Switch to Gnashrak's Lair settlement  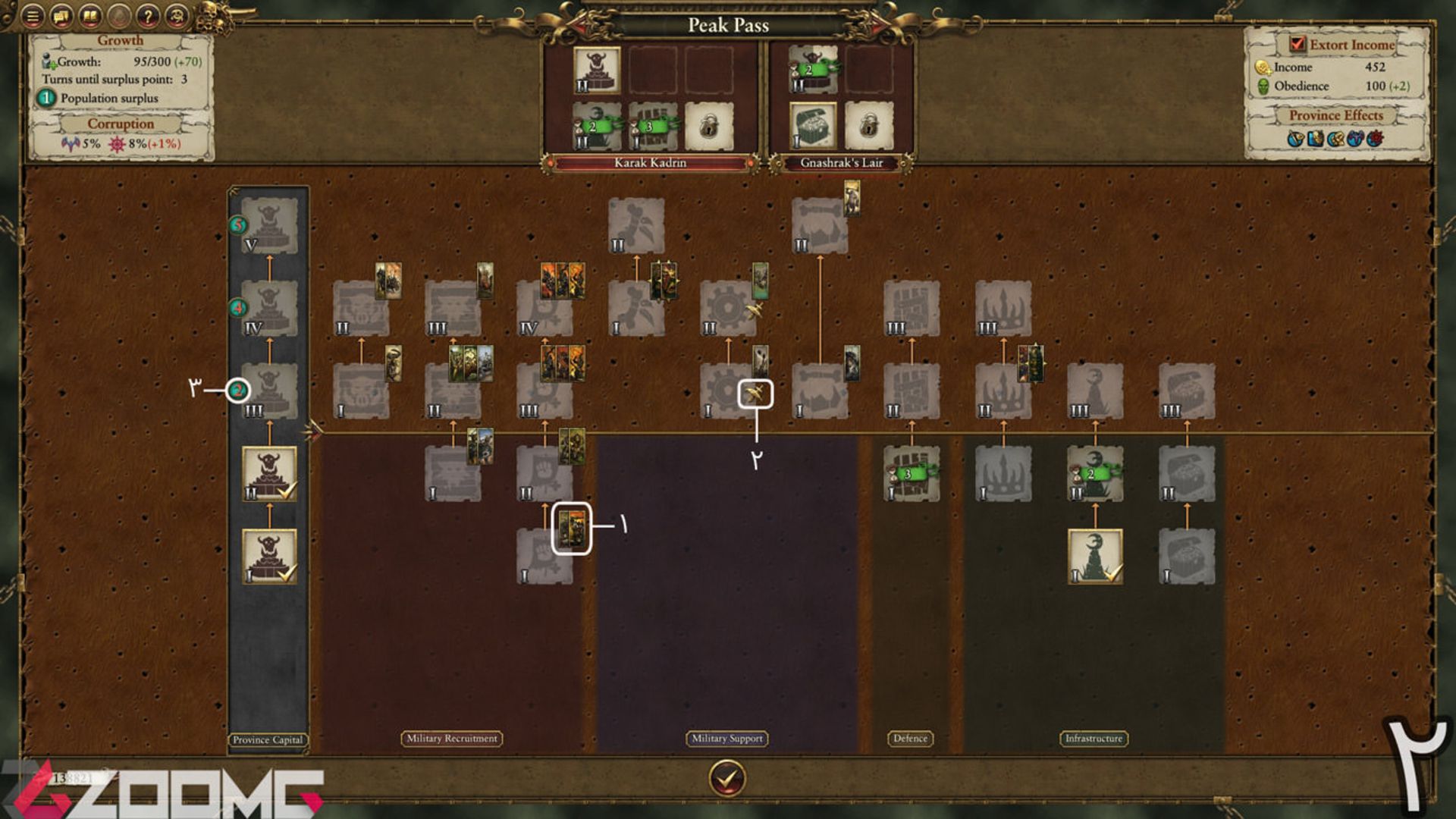click(x=841, y=163)
